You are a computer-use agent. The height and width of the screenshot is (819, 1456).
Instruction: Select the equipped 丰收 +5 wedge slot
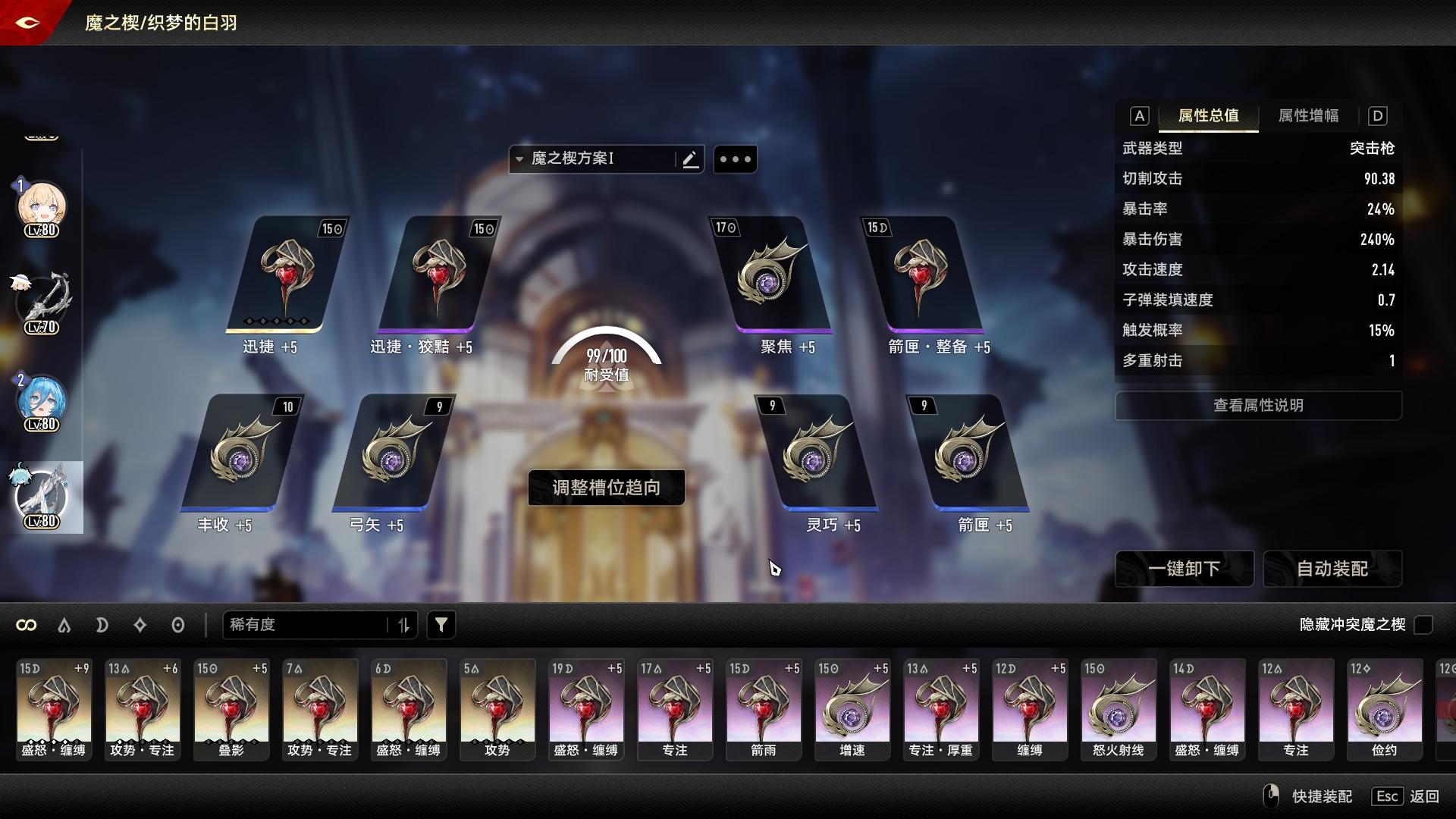pos(241,453)
